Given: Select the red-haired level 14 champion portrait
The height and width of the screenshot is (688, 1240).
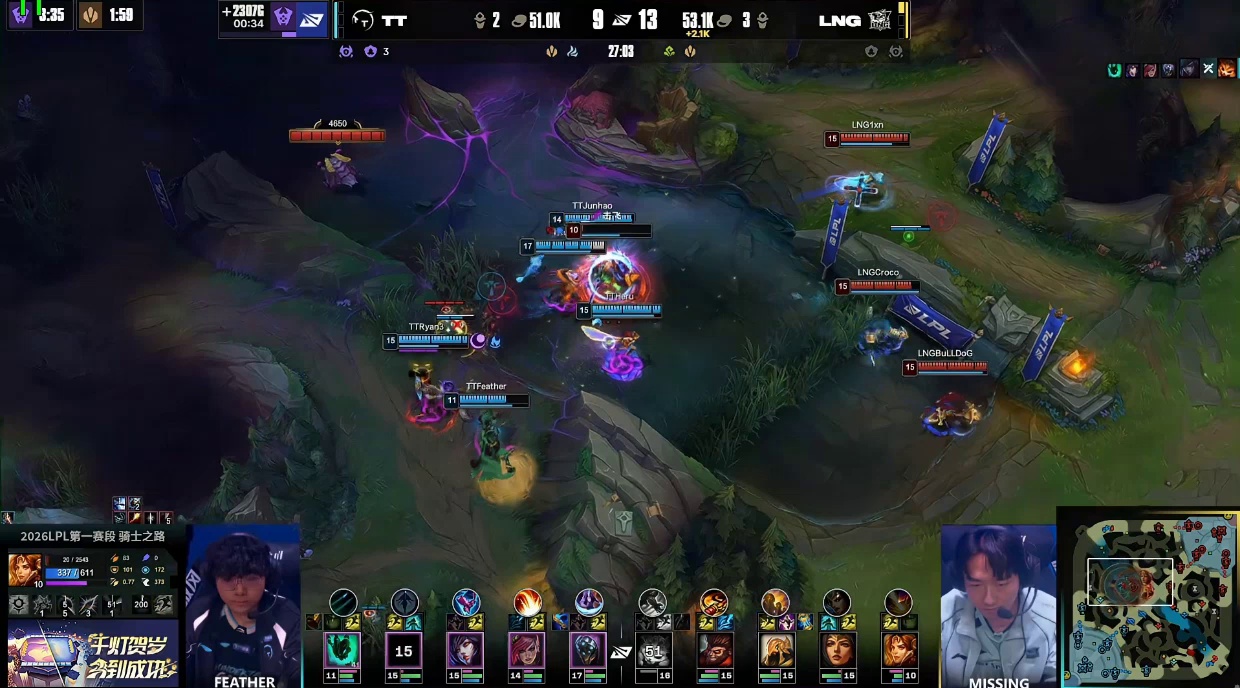Looking at the screenshot, I should click(527, 651).
